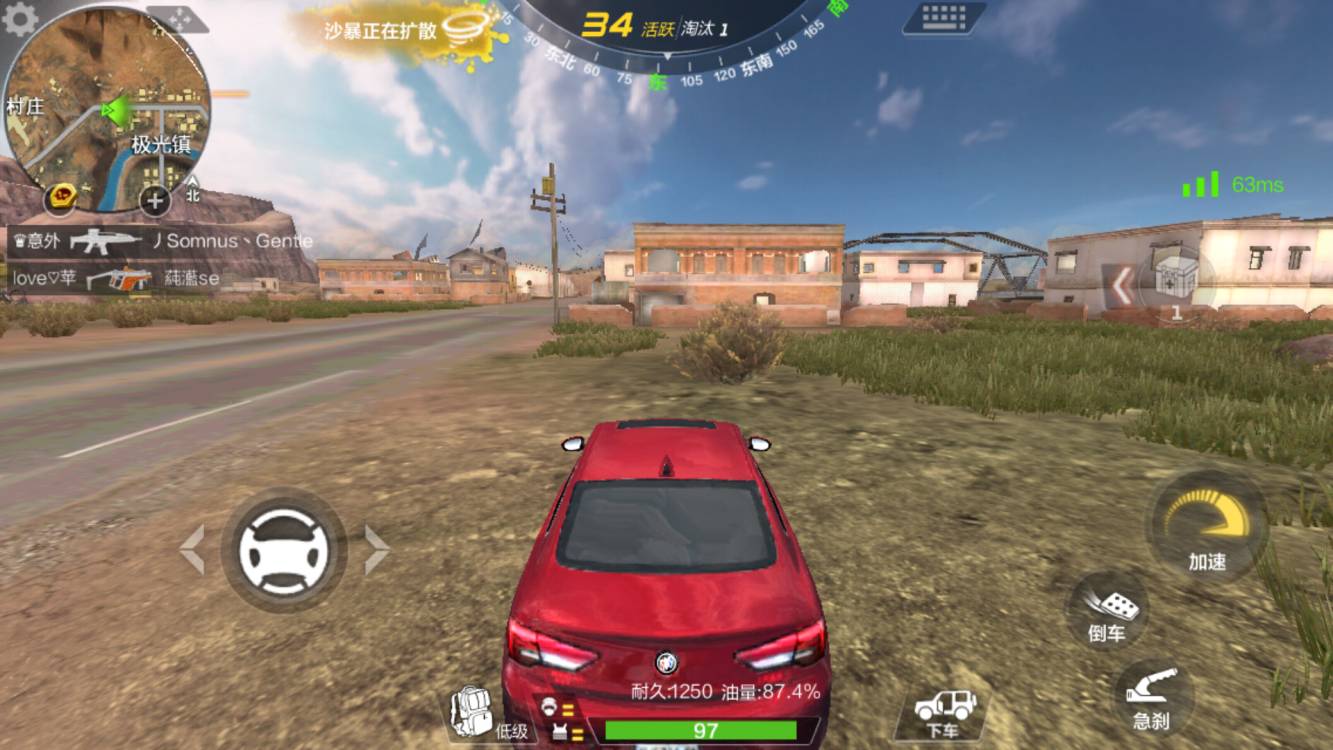Exit the vehicle with 下车 button
Image resolution: width=1333 pixels, height=750 pixels.
click(x=942, y=712)
